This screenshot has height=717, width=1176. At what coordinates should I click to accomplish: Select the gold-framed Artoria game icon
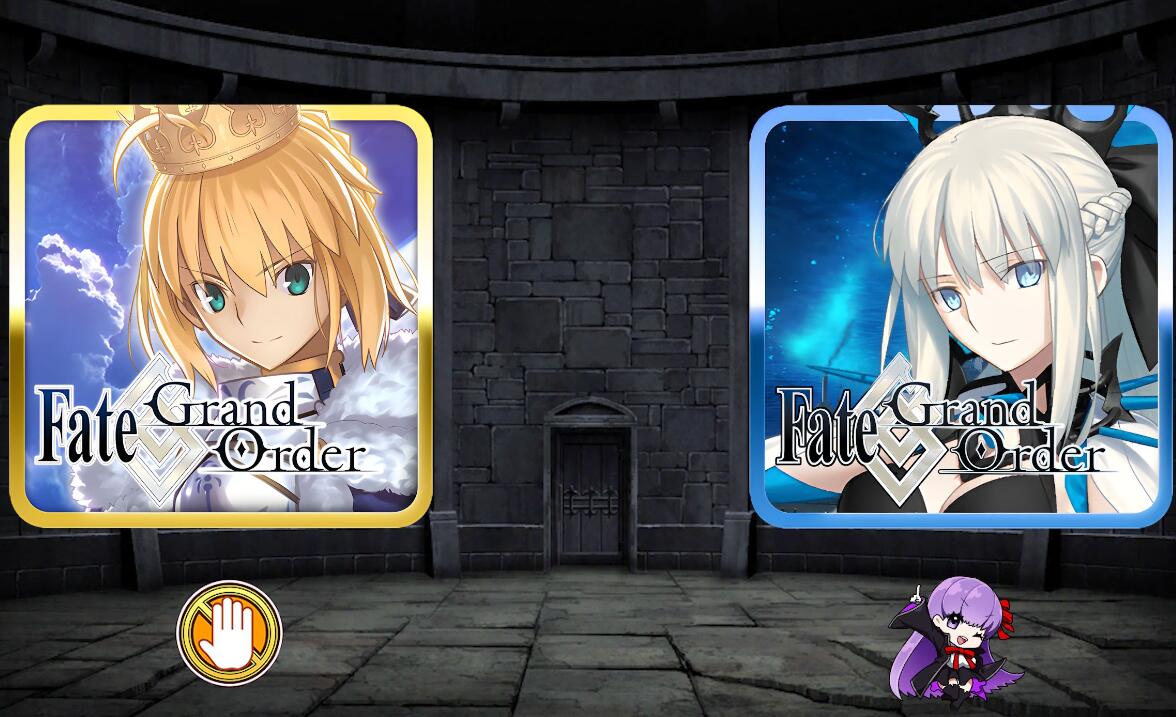(221, 315)
